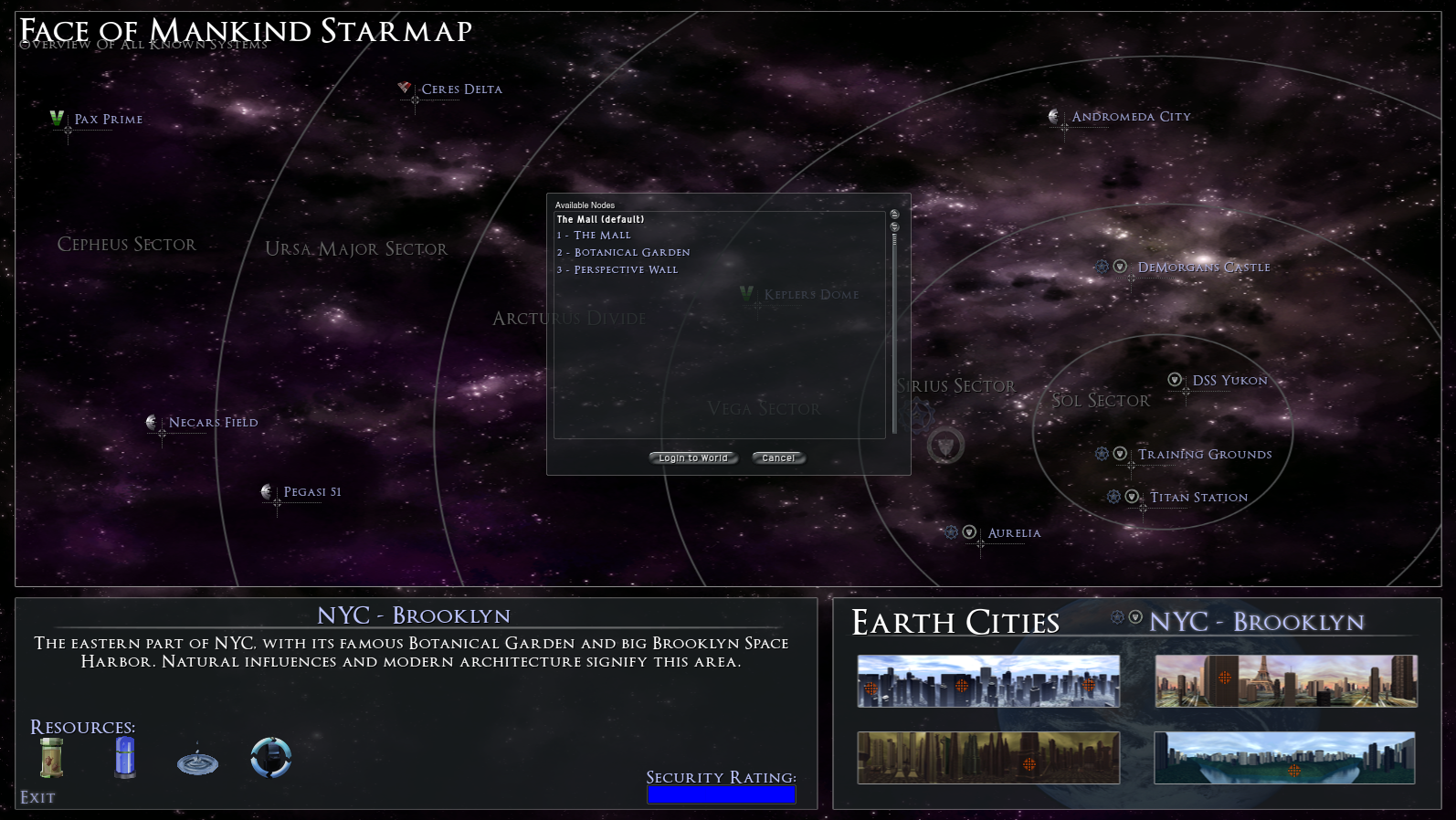
Task: Select The Mall (default) entry
Action: (x=600, y=219)
